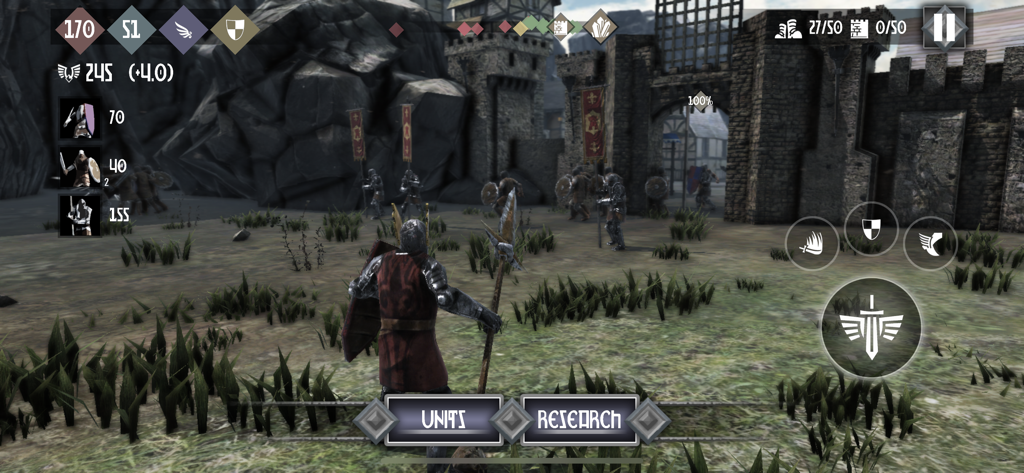Click the crystal cluster diamond at top
1024x473 pixels.
coord(600,27)
